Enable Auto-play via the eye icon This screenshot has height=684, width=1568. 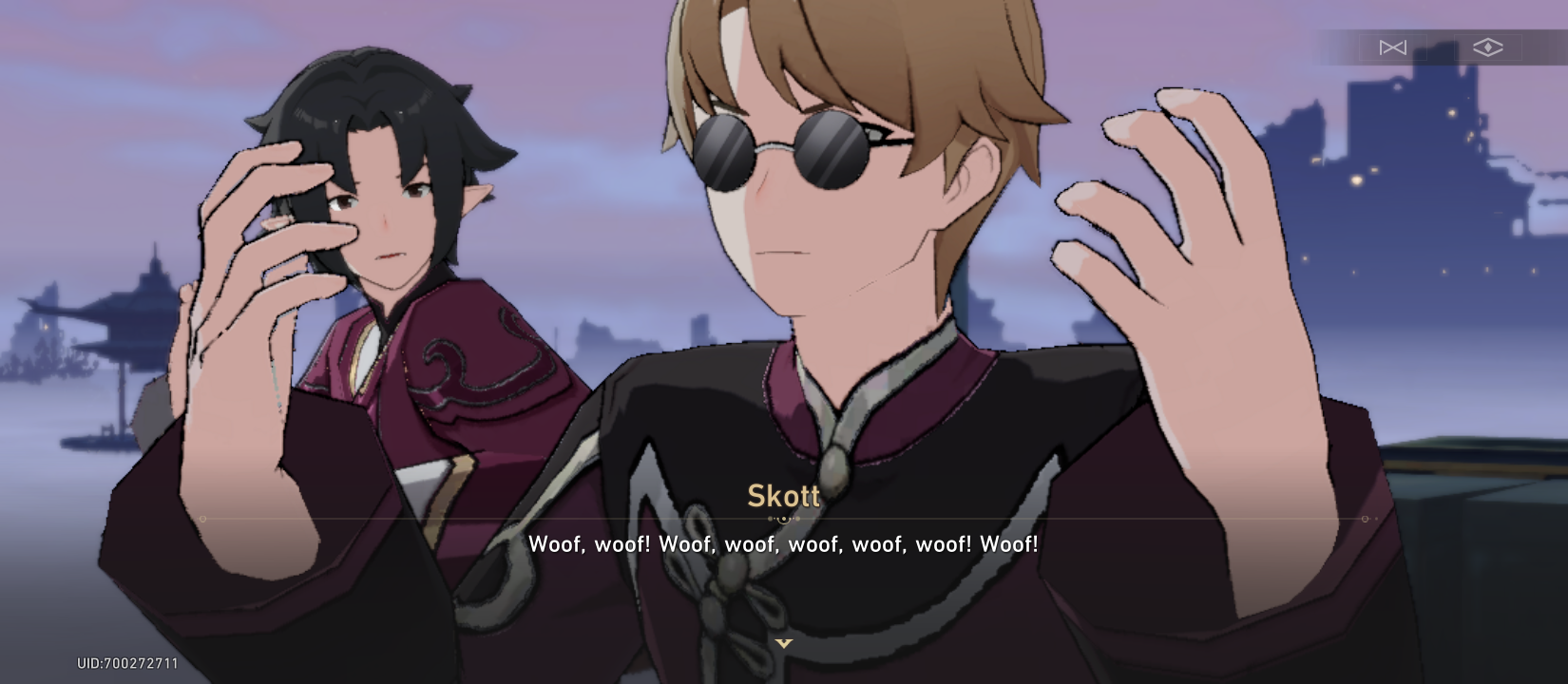[1487, 47]
